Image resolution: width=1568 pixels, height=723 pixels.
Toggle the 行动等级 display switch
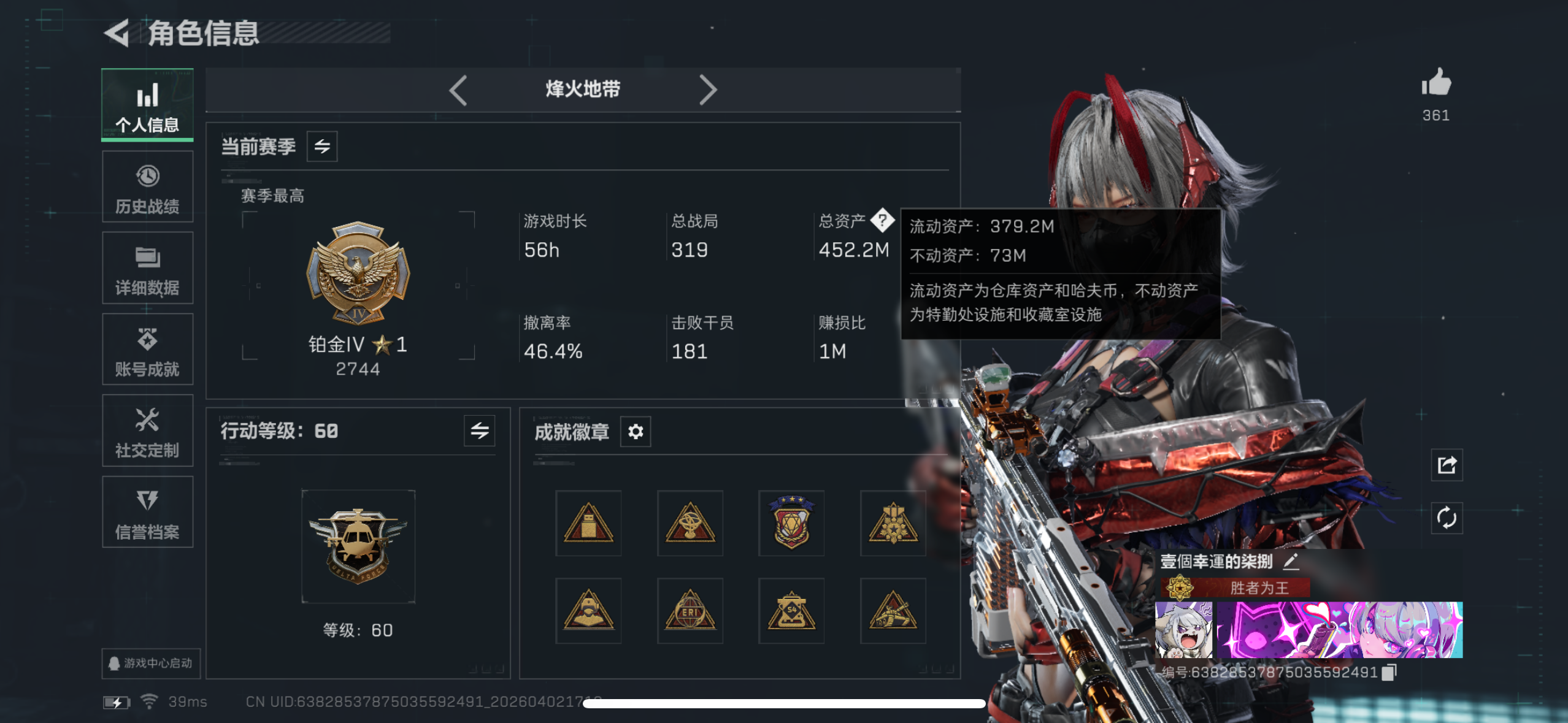pyautogui.click(x=479, y=431)
